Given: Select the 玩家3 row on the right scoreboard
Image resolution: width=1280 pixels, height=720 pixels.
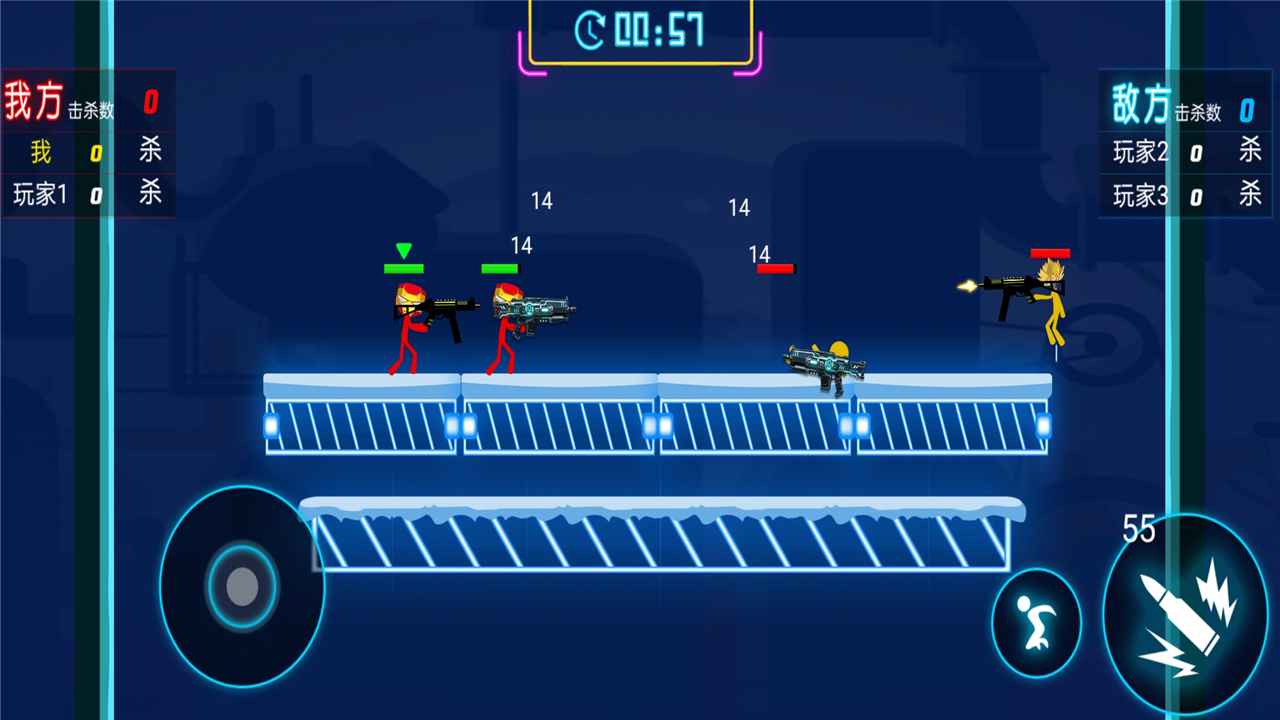Looking at the screenshot, I should click(1140, 197).
